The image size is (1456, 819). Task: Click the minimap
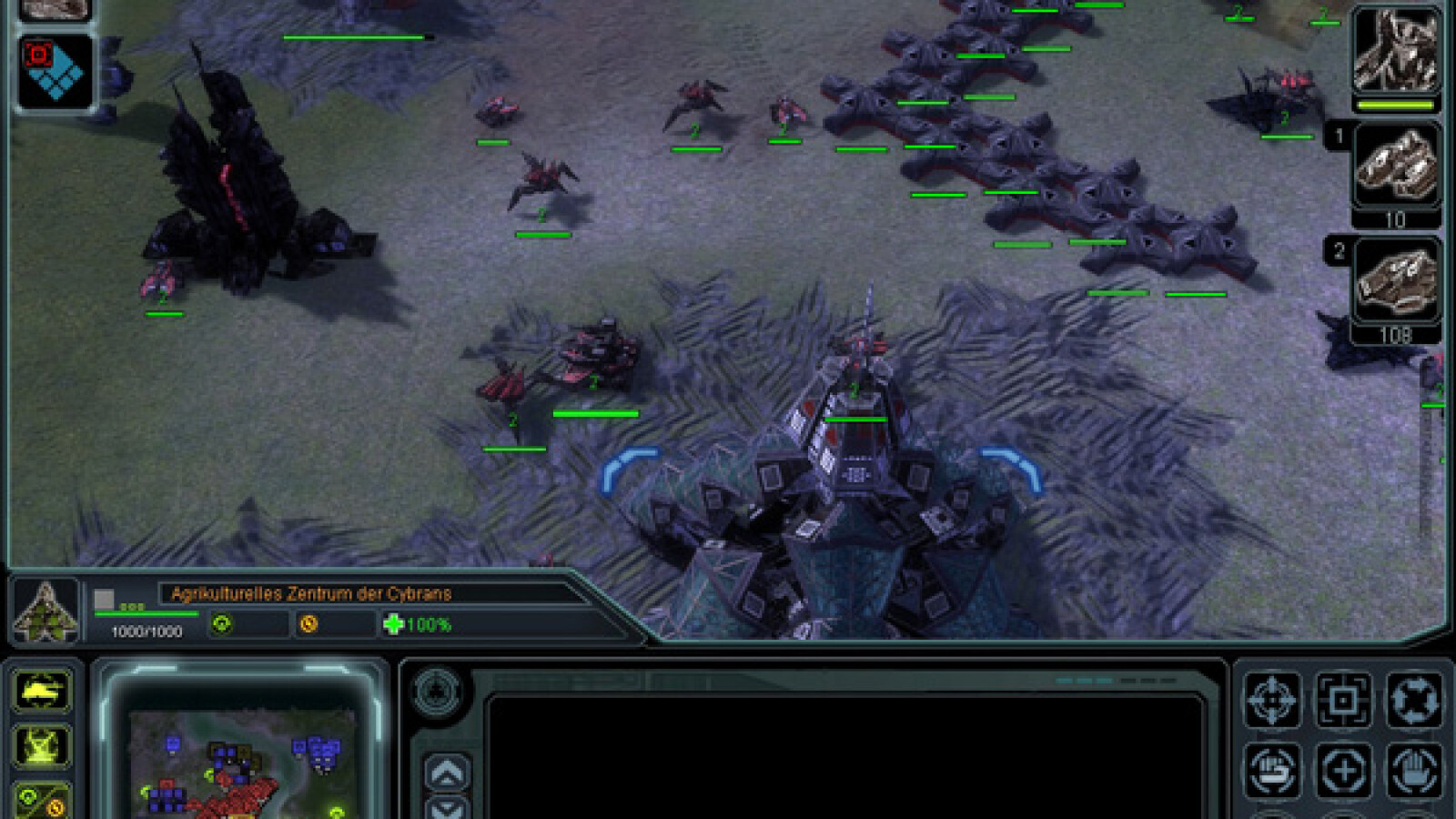pyautogui.click(x=241, y=763)
